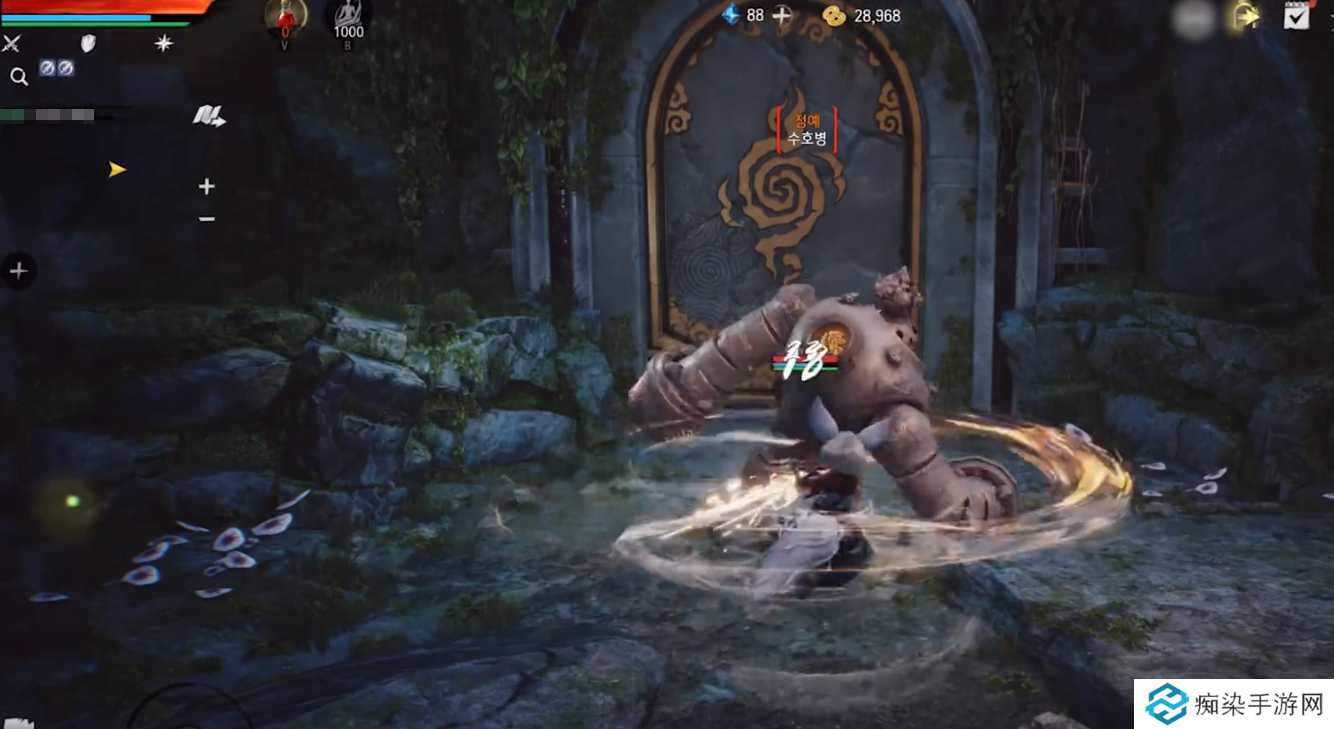
Task: Open the checklist with red notification dot
Action: pyautogui.click(x=1297, y=15)
